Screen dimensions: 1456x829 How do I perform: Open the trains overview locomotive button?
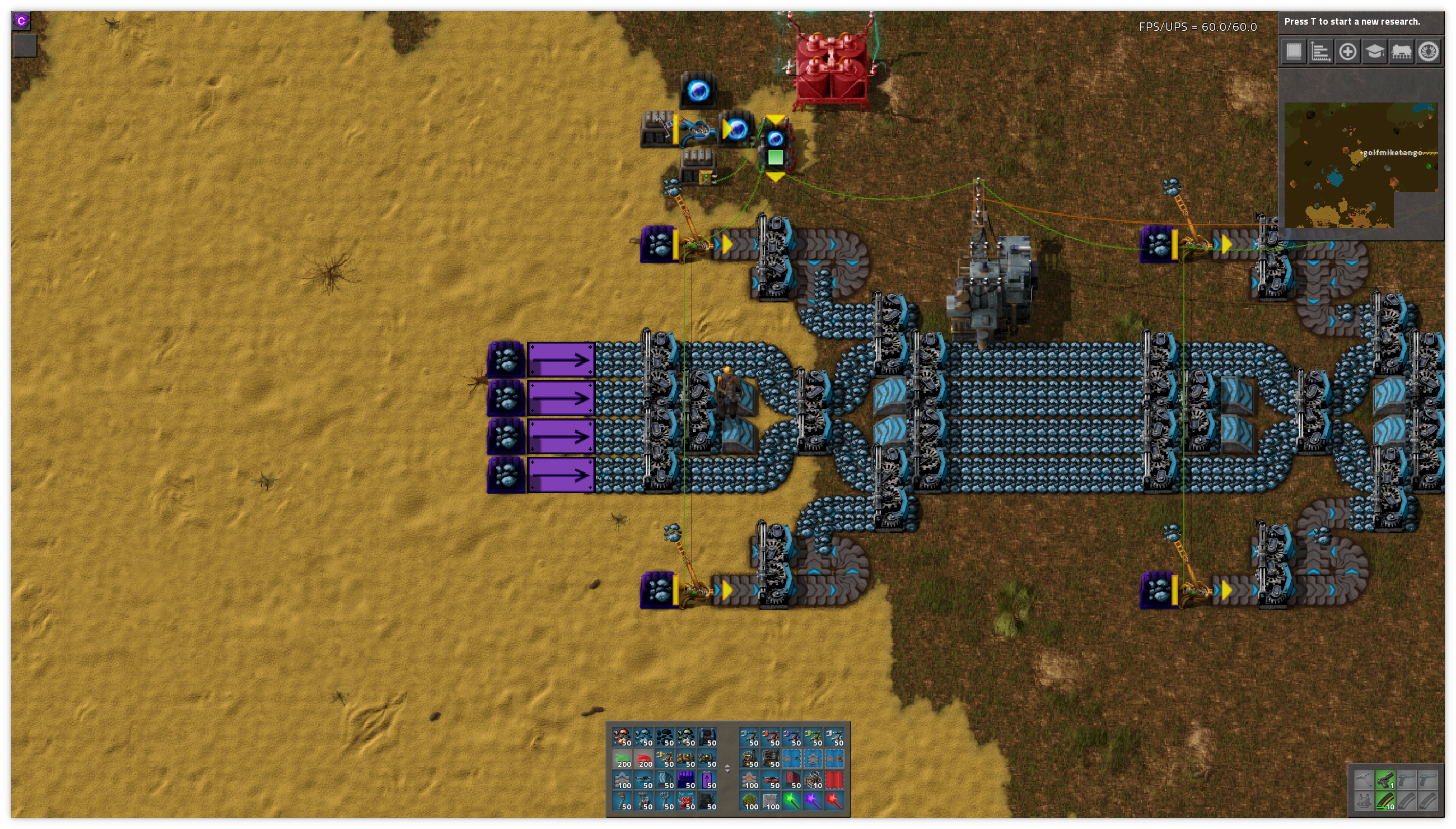pos(1401,52)
